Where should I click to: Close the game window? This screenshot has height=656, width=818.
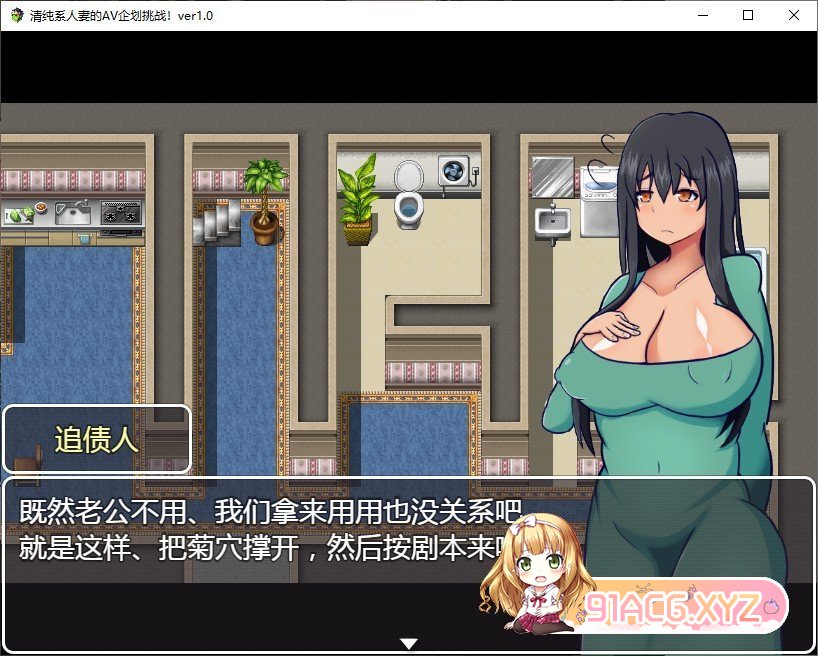[x=794, y=15]
